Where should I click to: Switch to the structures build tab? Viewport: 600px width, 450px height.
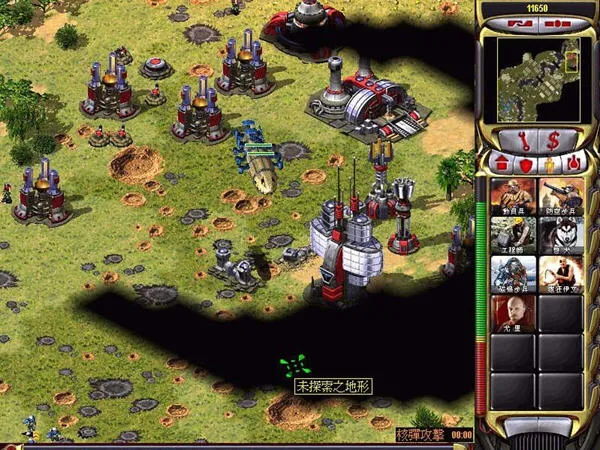[x=501, y=162]
